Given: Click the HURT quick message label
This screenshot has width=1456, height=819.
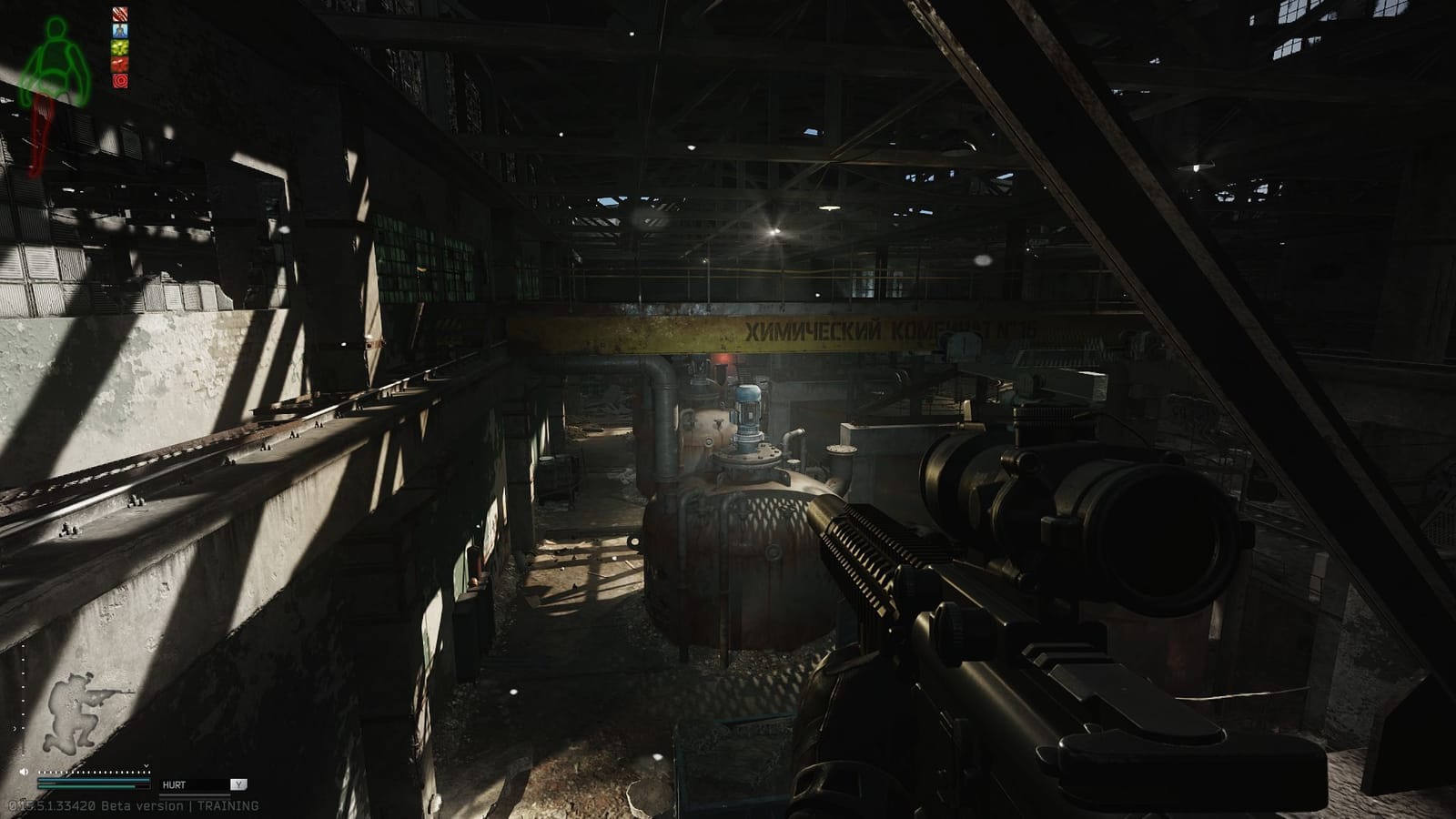Looking at the screenshot, I should pos(175,783).
